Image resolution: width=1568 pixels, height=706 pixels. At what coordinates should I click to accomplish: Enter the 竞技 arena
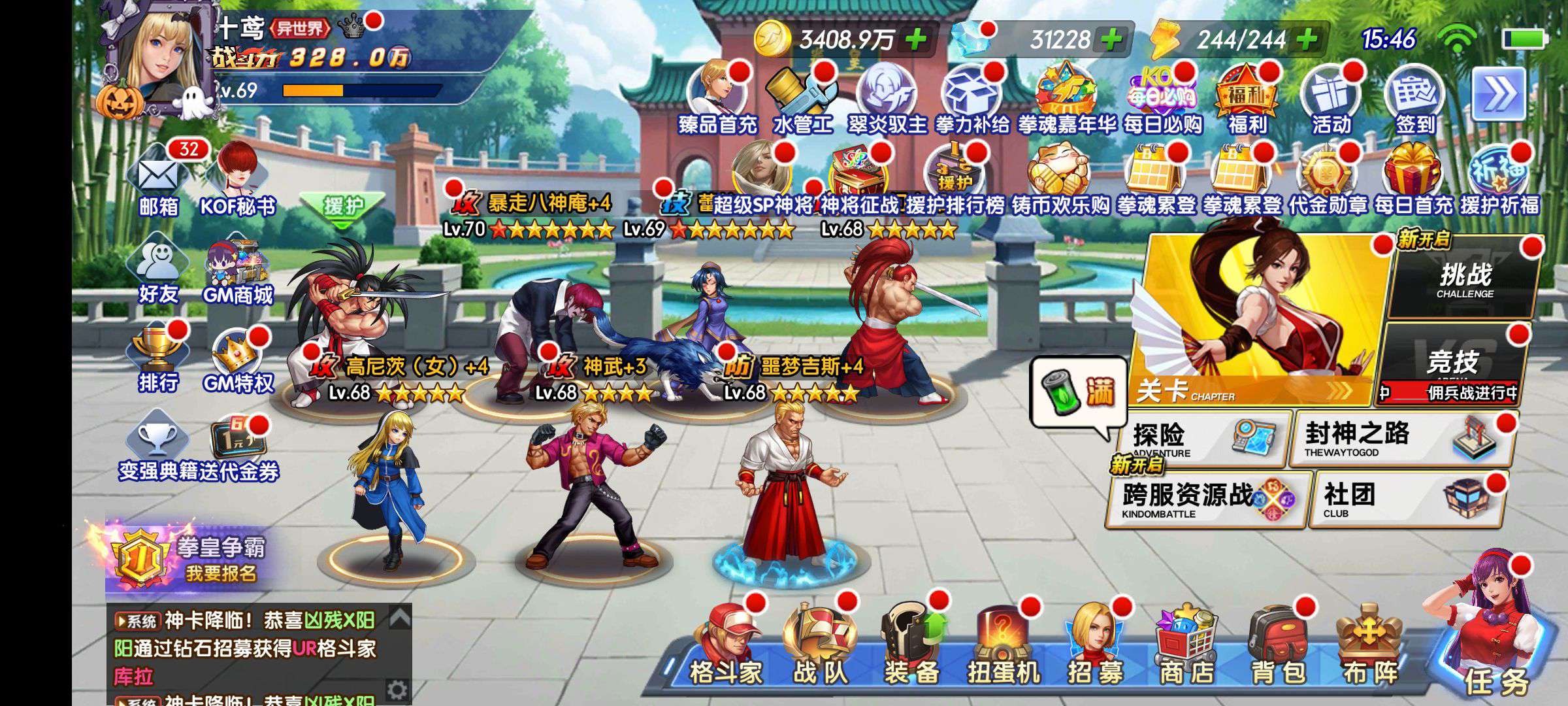pyautogui.click(x=1452, y=364)
